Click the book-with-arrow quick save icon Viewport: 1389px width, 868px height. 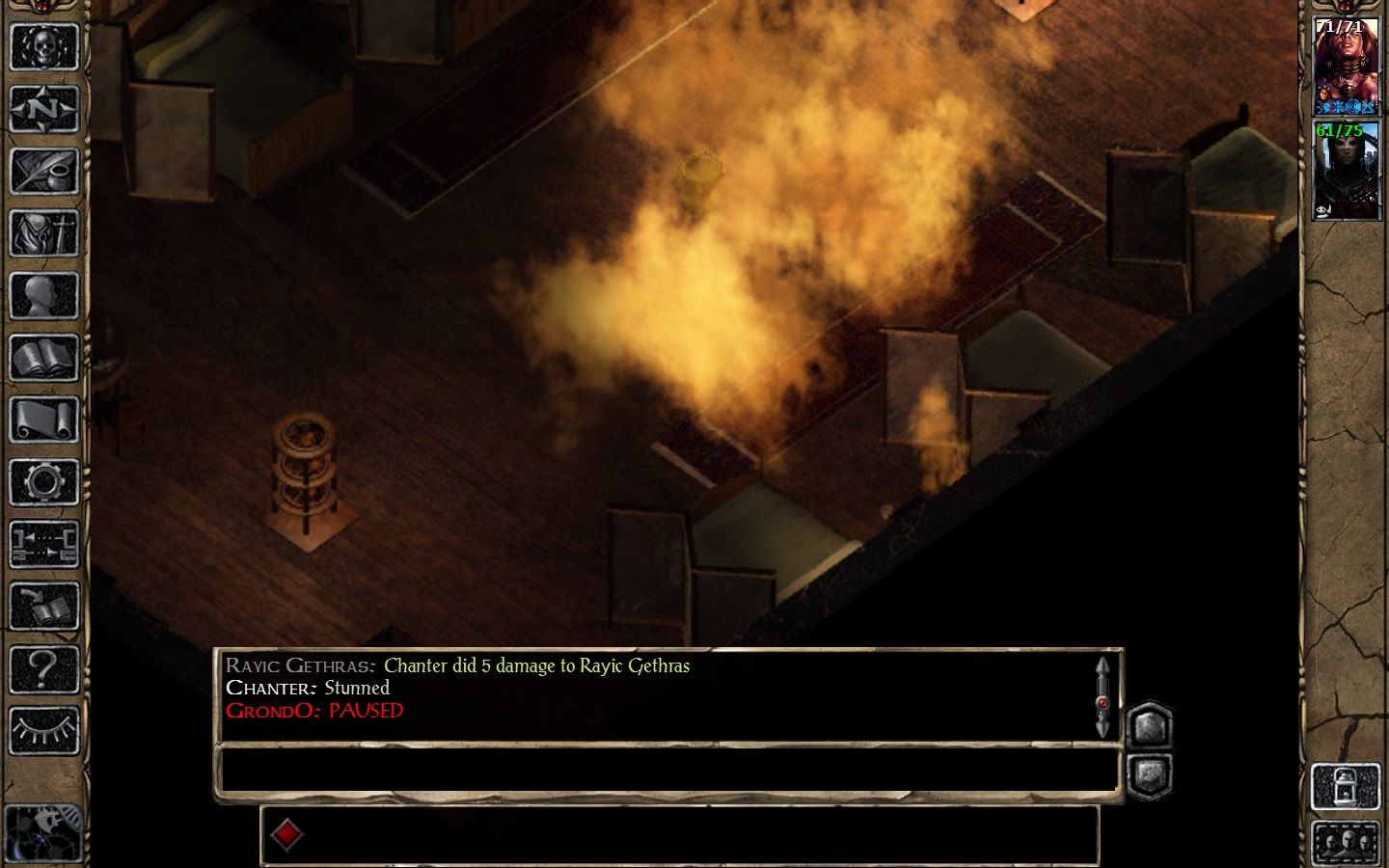tap(43, 607)
